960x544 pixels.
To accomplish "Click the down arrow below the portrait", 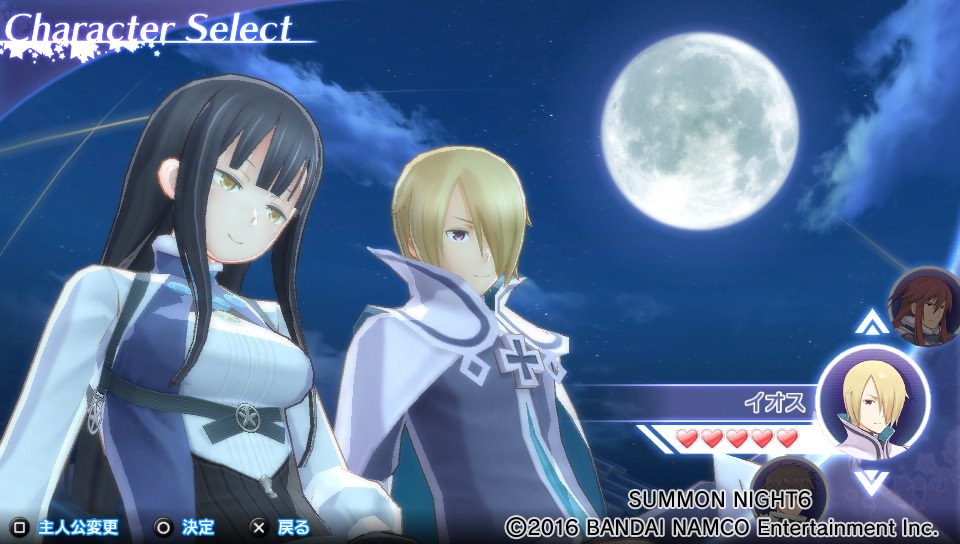I will pyautogui.click(x=871, y=482).
